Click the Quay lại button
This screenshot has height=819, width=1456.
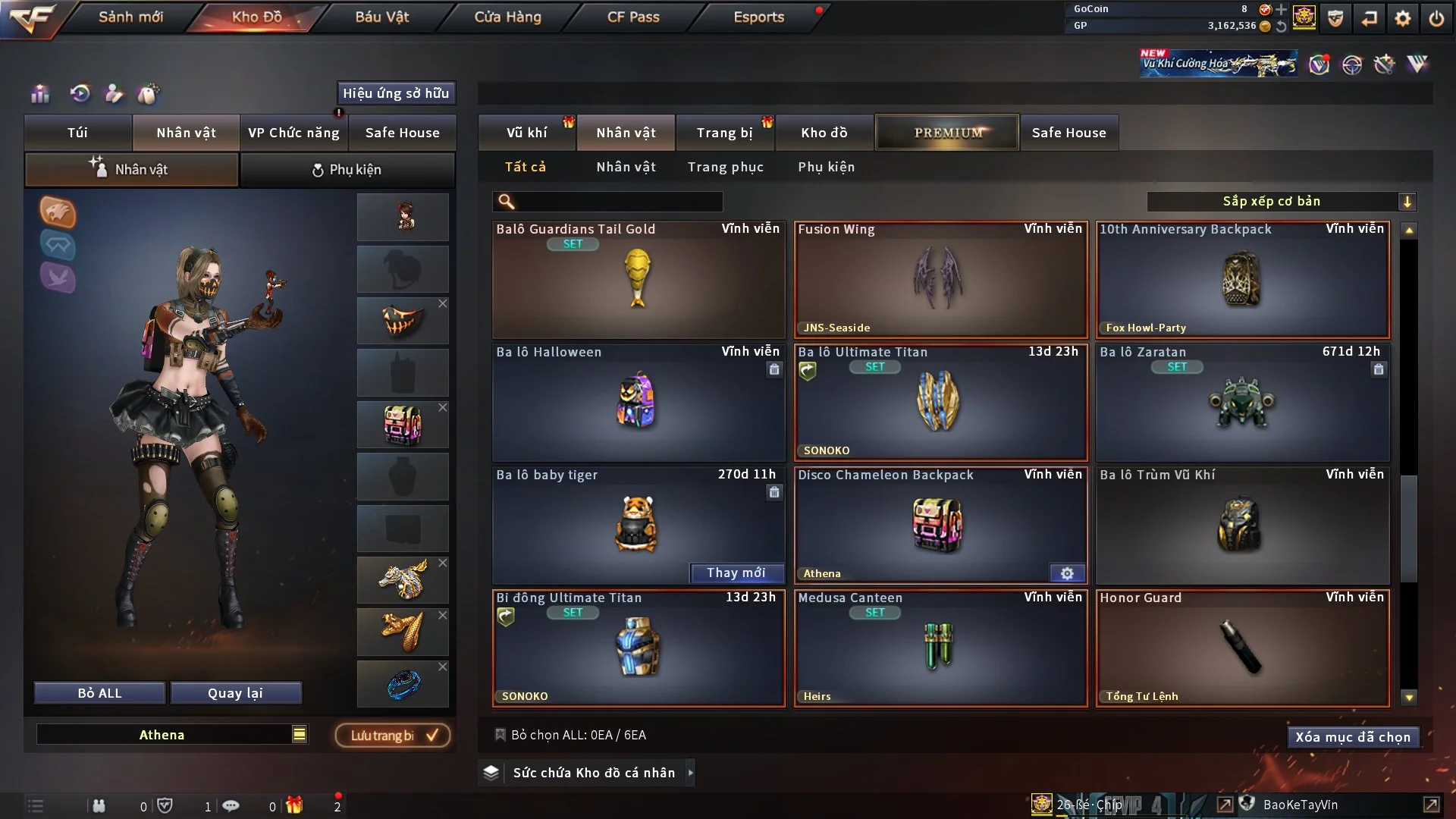[x=235, y=693]
